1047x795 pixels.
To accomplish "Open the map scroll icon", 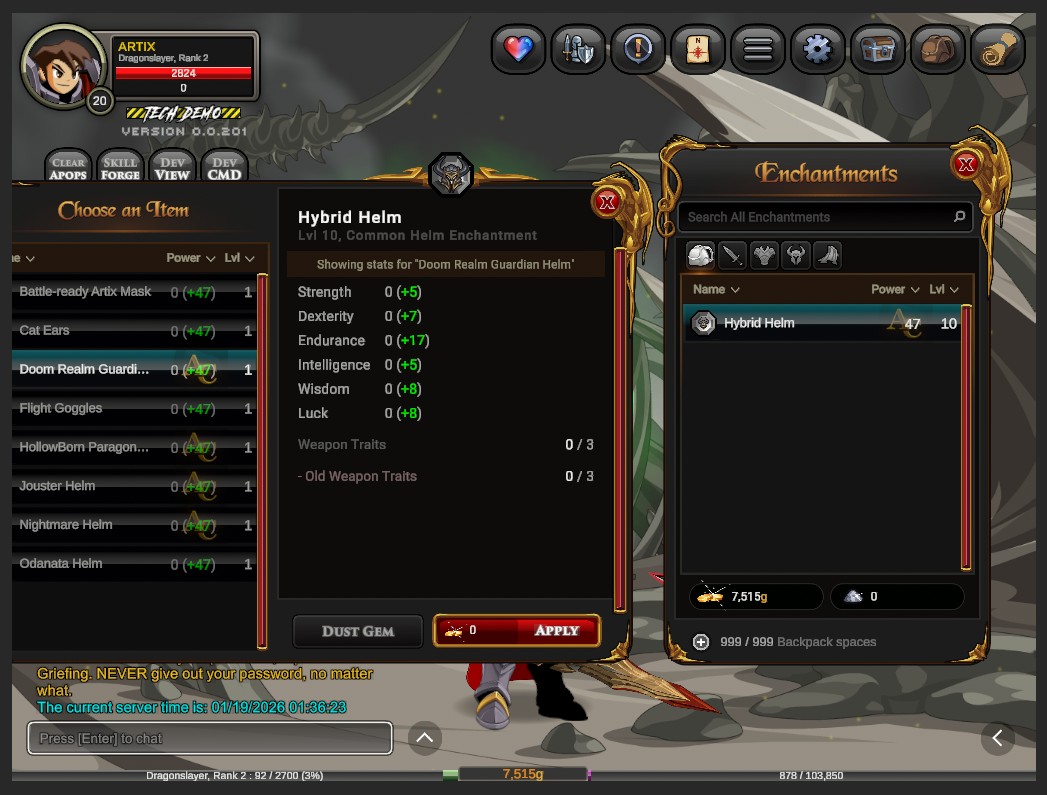I will click(x=697, y=49).
